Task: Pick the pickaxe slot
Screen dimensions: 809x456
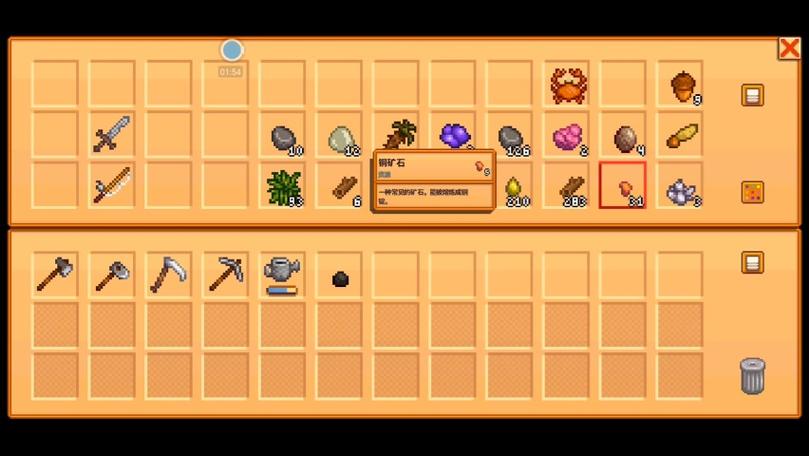Action: (225, 274)
